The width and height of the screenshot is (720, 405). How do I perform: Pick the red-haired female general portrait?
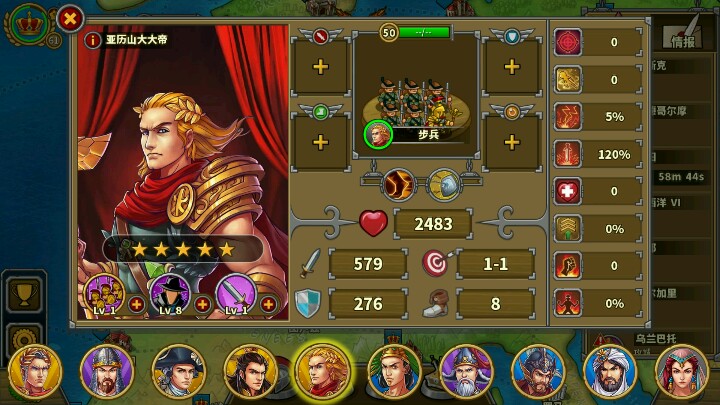tap(682, 370)
